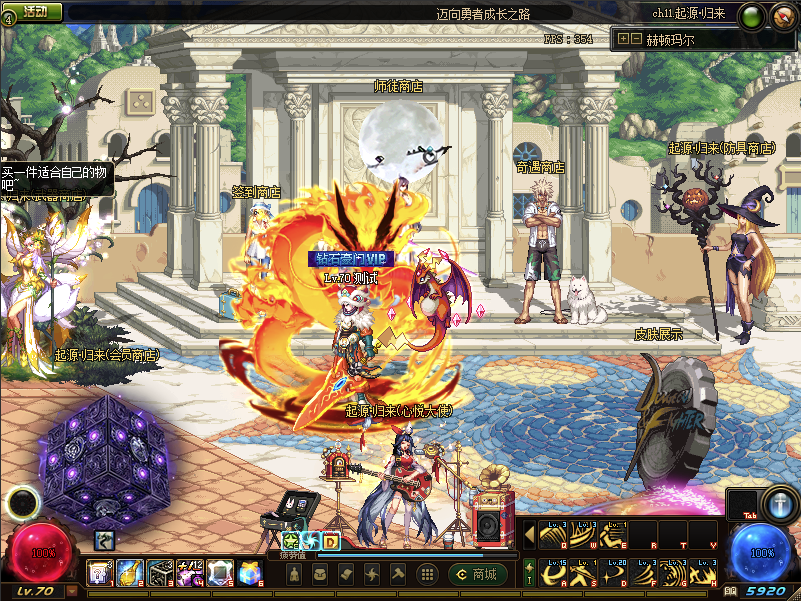Click the yellow D buff icon

329,541
